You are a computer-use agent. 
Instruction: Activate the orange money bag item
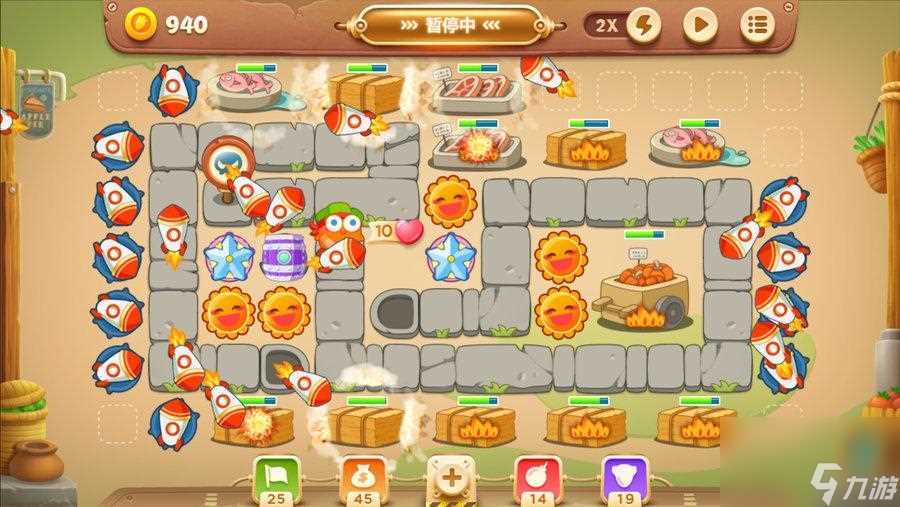(x=362, y=475)
